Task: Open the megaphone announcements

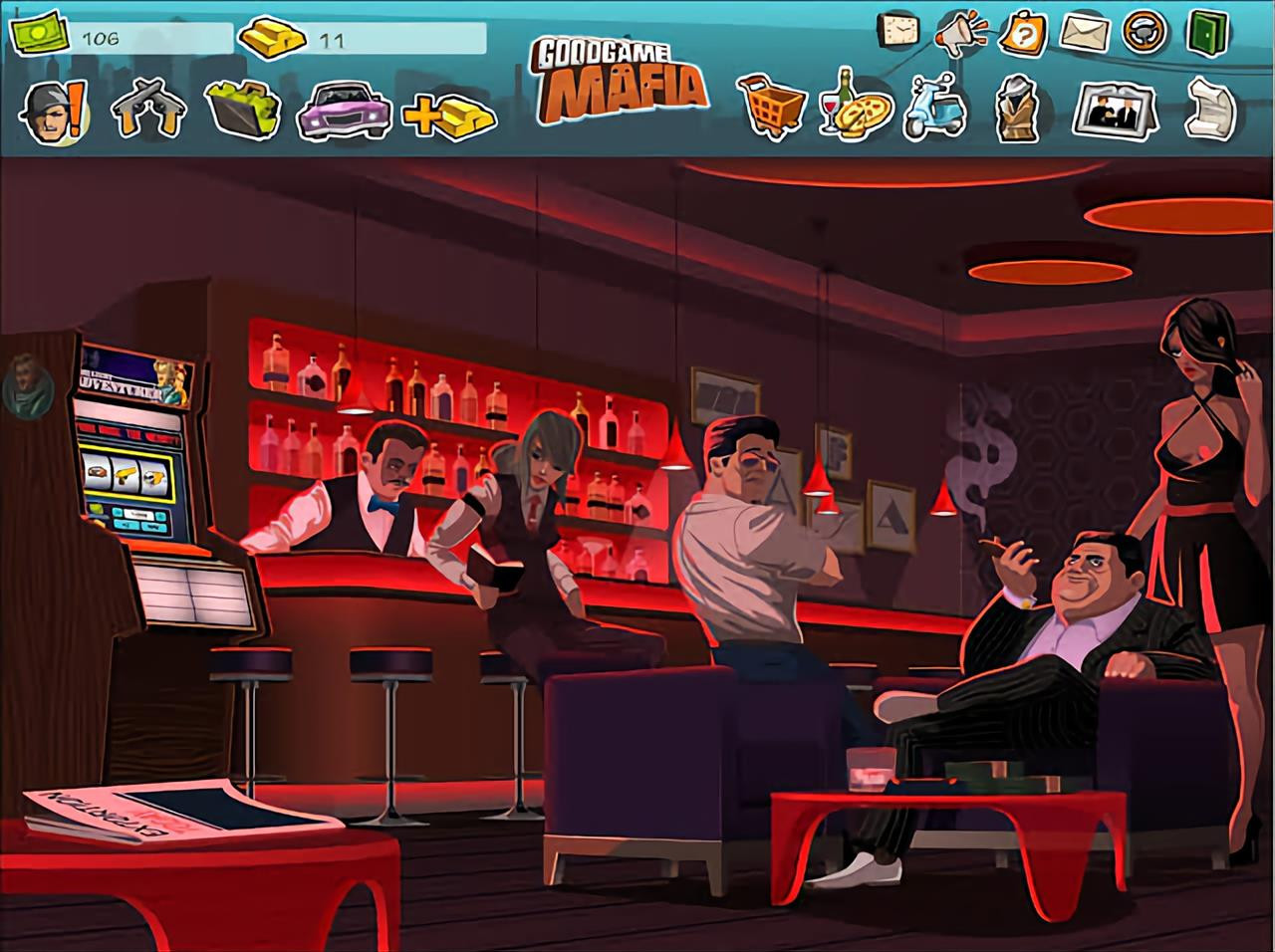Action: [960, 34]
